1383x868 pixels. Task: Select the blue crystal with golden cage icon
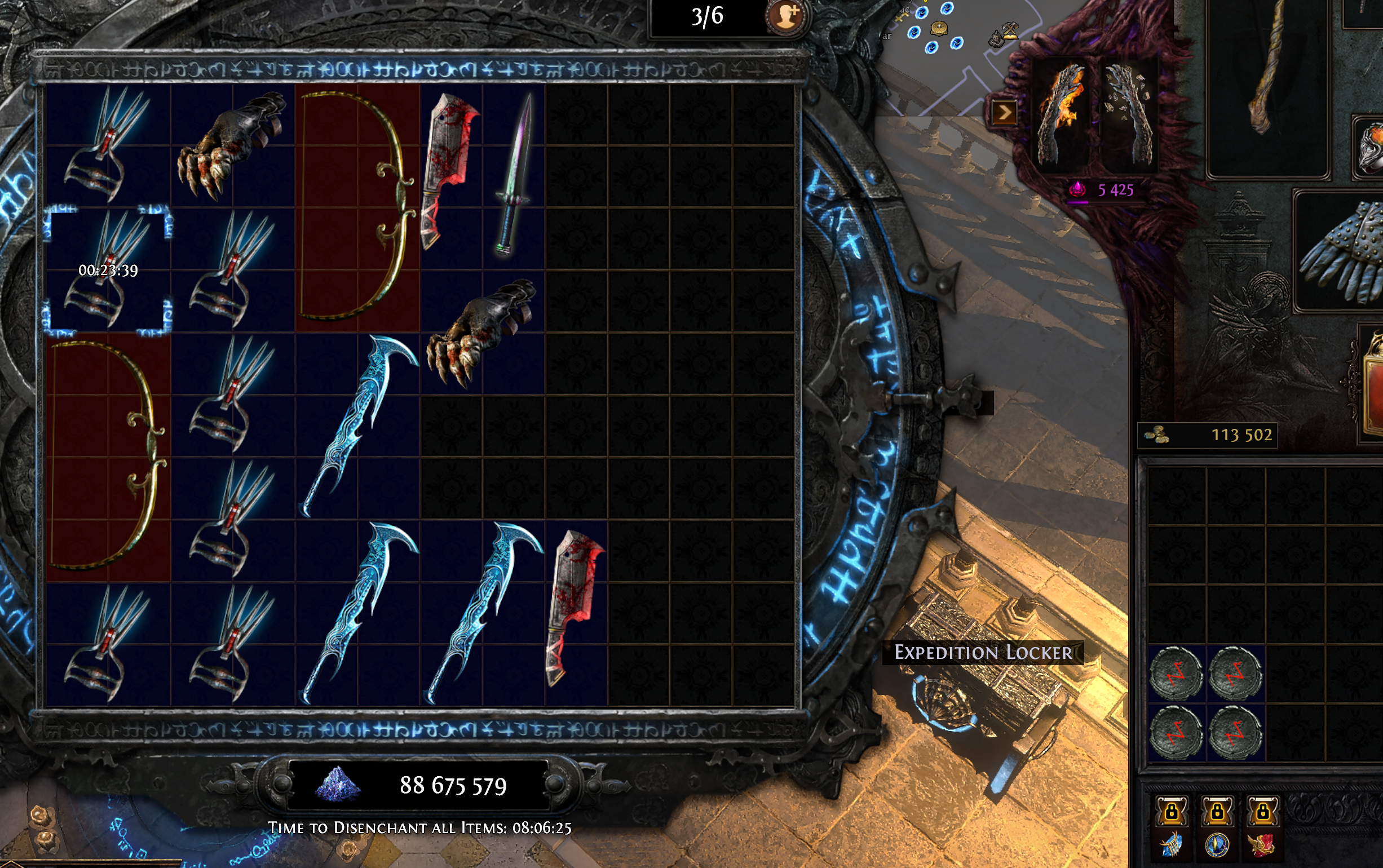coord(1171,845)
